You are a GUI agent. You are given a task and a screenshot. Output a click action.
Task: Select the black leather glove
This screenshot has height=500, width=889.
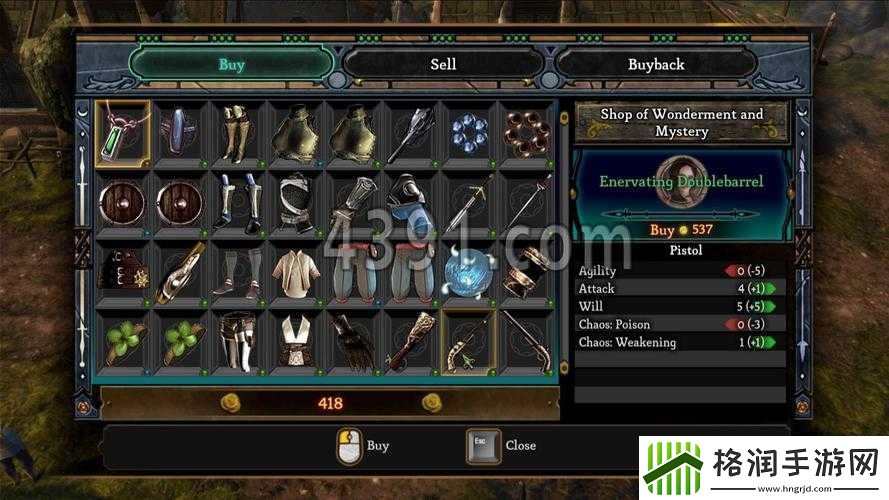pyautogui.click(x=352, y=341)
